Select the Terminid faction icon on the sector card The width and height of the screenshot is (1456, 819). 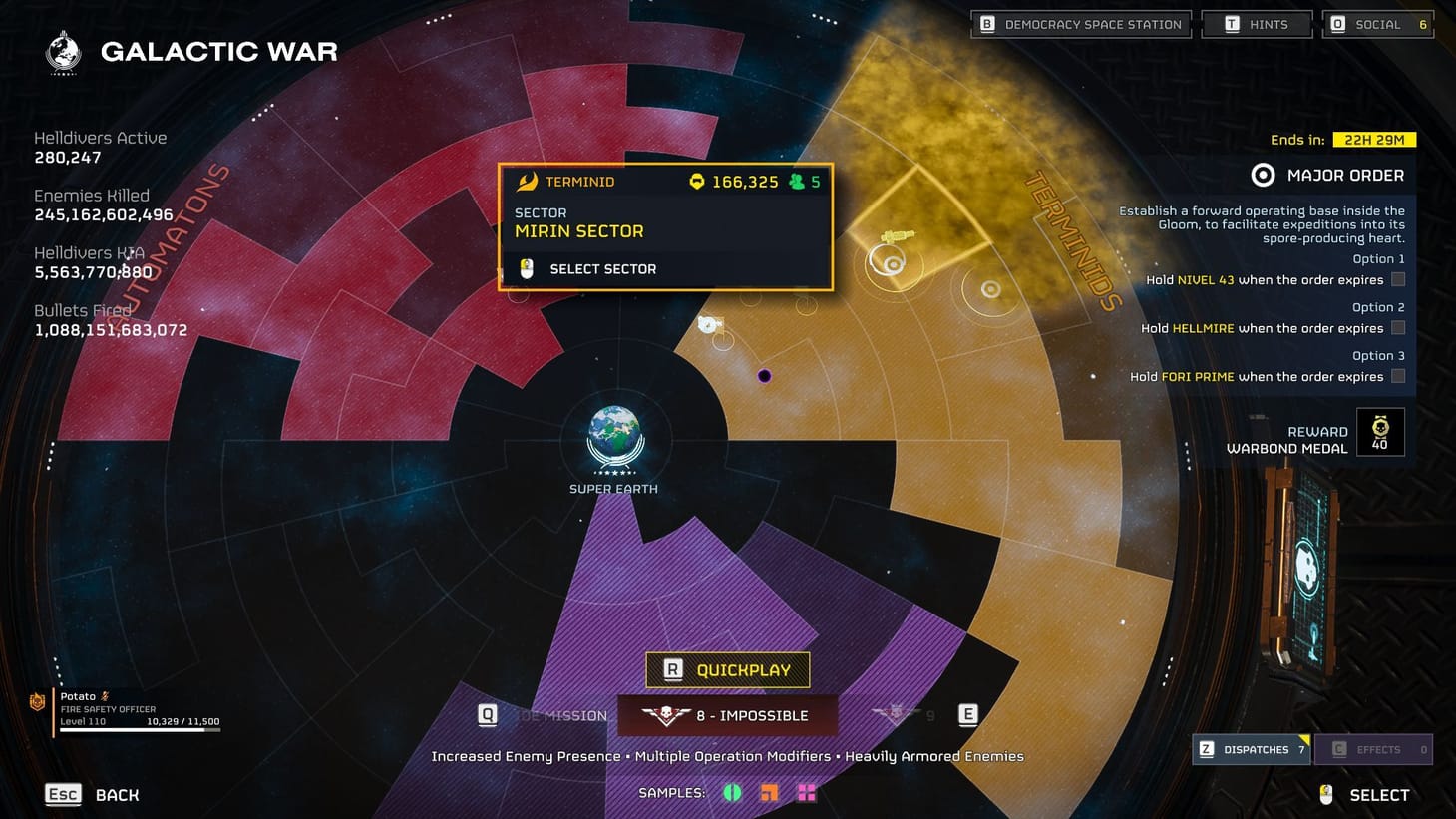(x=530, y=182)
